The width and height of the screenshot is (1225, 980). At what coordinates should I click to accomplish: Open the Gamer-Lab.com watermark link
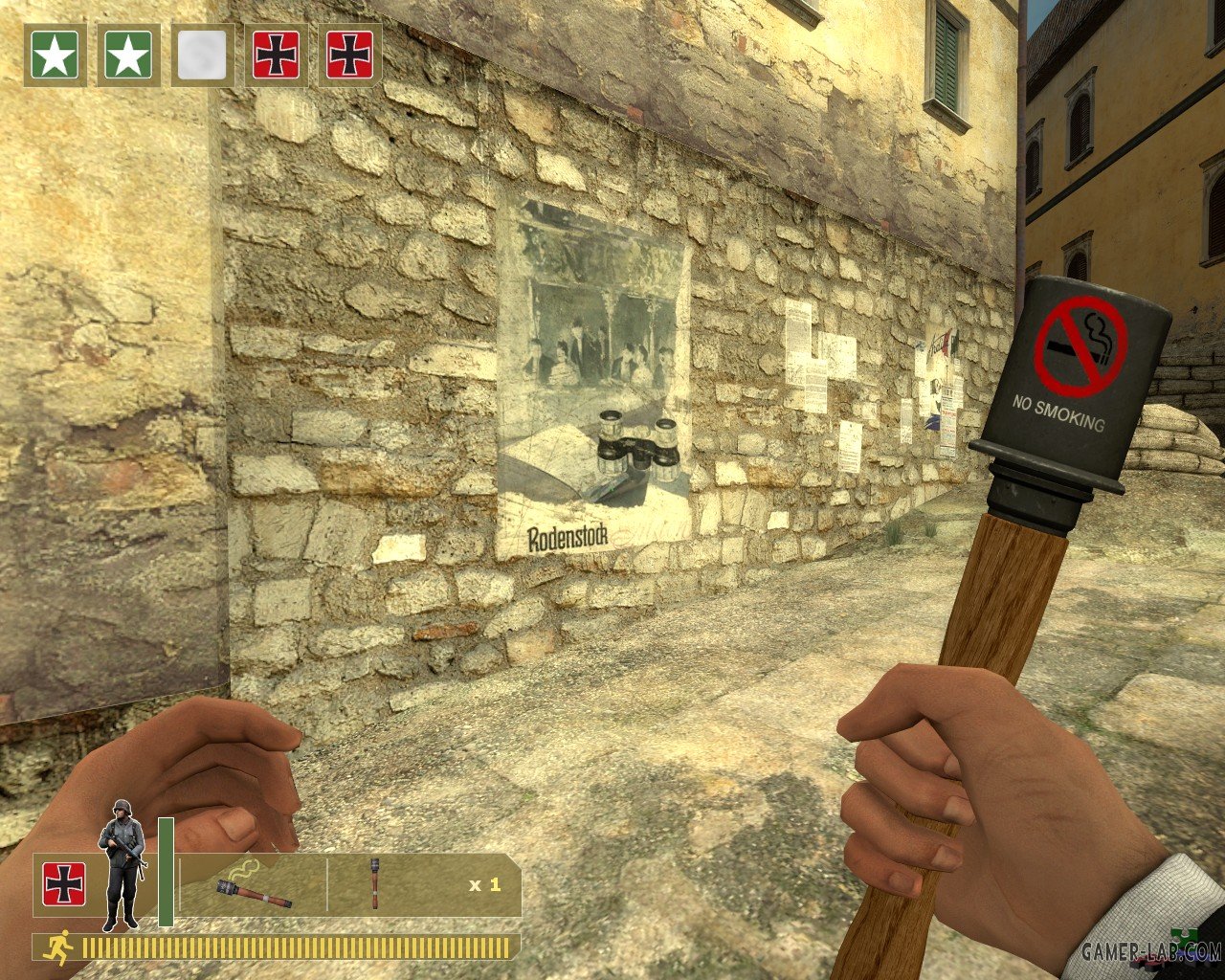[1151, 951]
